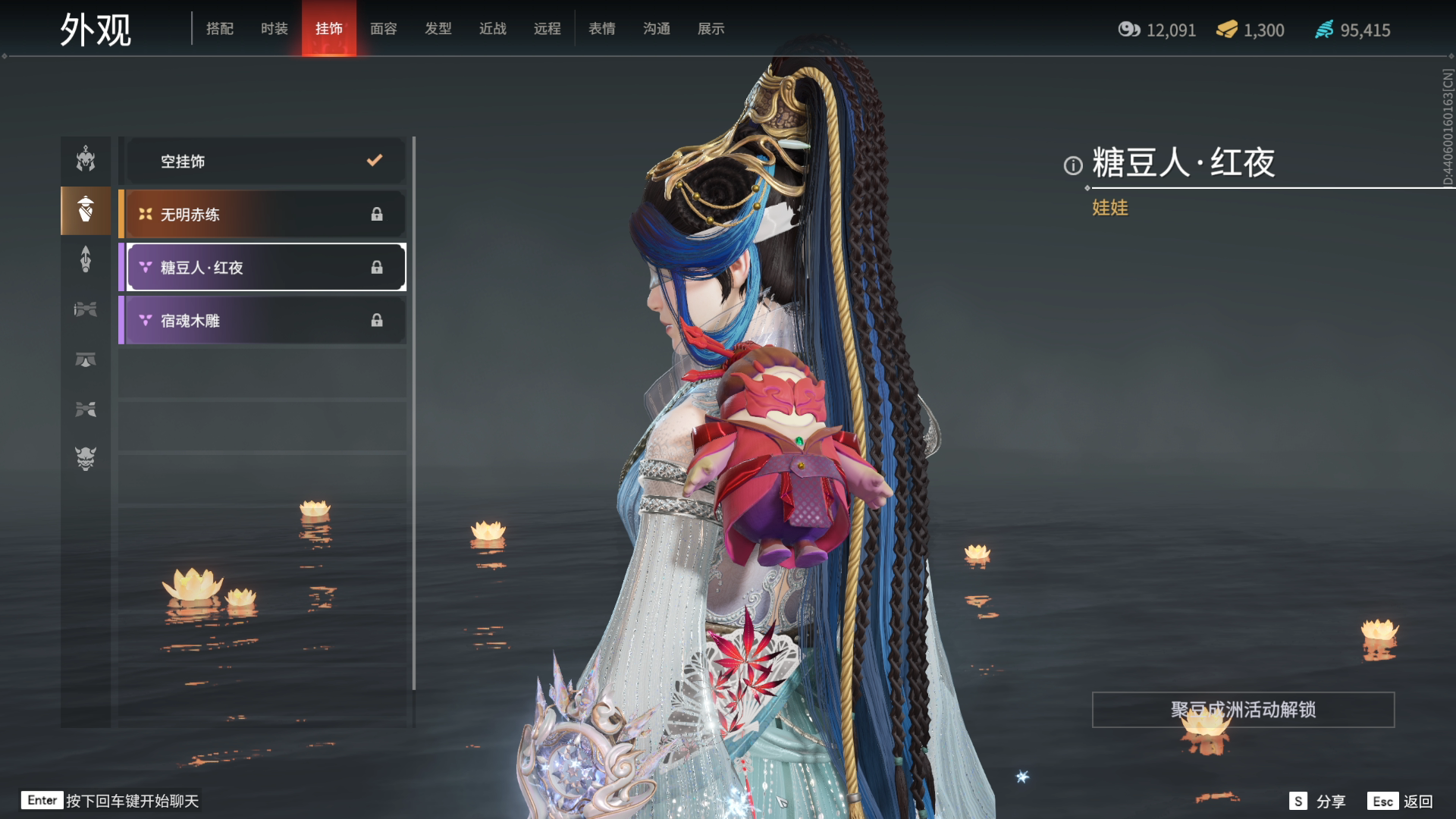Screen dimensions: 1456x819
Task: Click 返回 to go back
Action: pos(1401,801)
